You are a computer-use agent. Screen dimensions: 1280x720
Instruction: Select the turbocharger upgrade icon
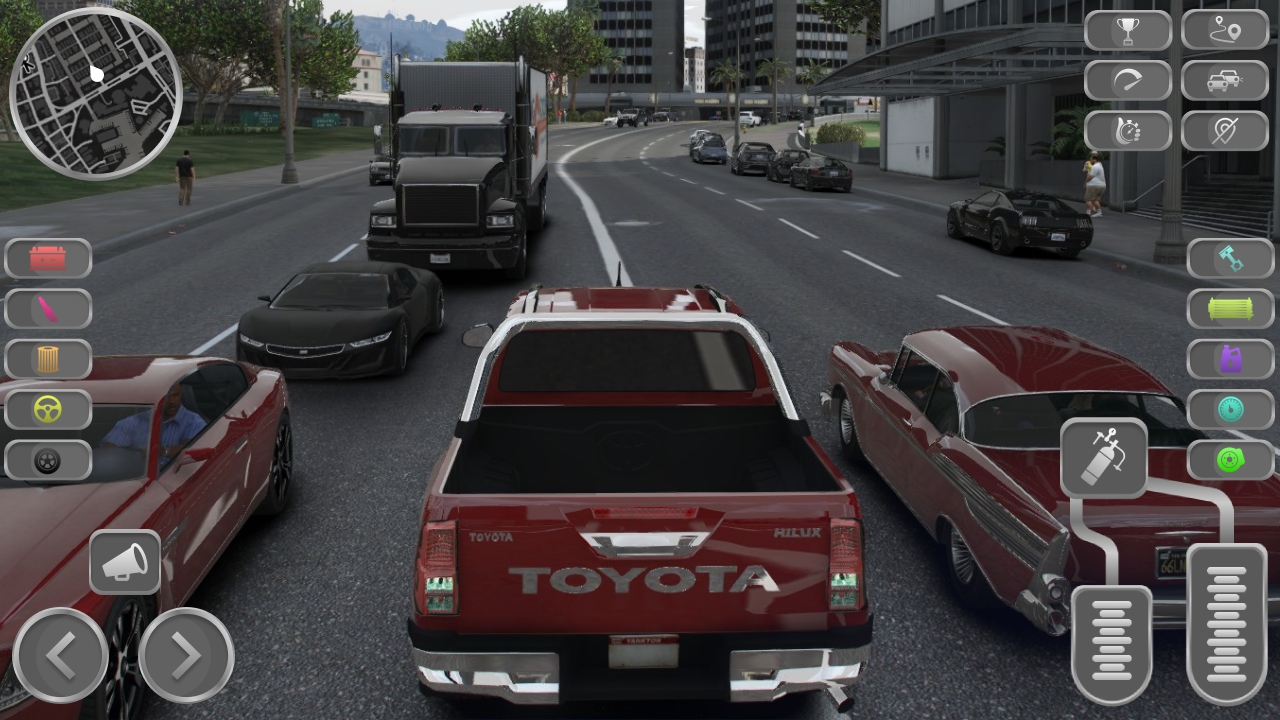pos(1229,462)
